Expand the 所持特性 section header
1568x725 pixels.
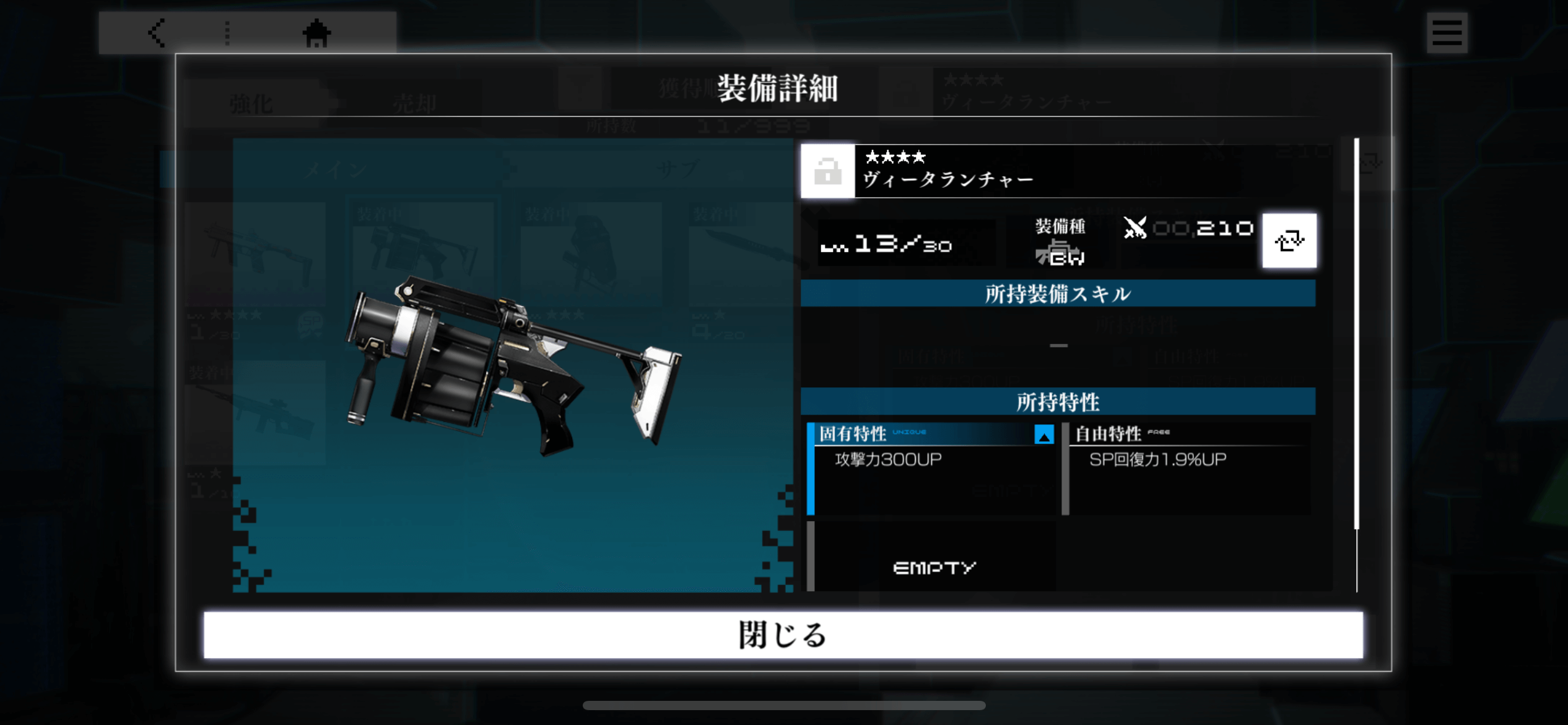pyautogui.click(x=1059, y=402)
